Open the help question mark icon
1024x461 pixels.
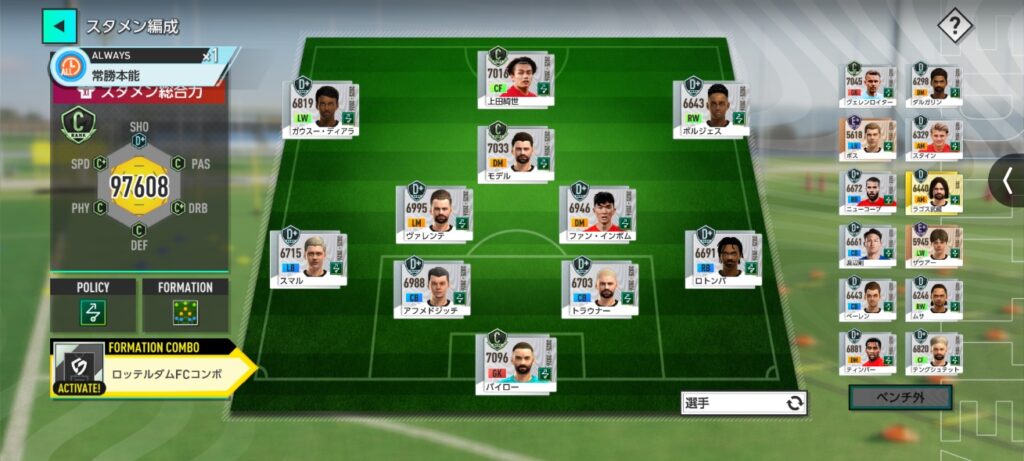(x=955, y=27)
